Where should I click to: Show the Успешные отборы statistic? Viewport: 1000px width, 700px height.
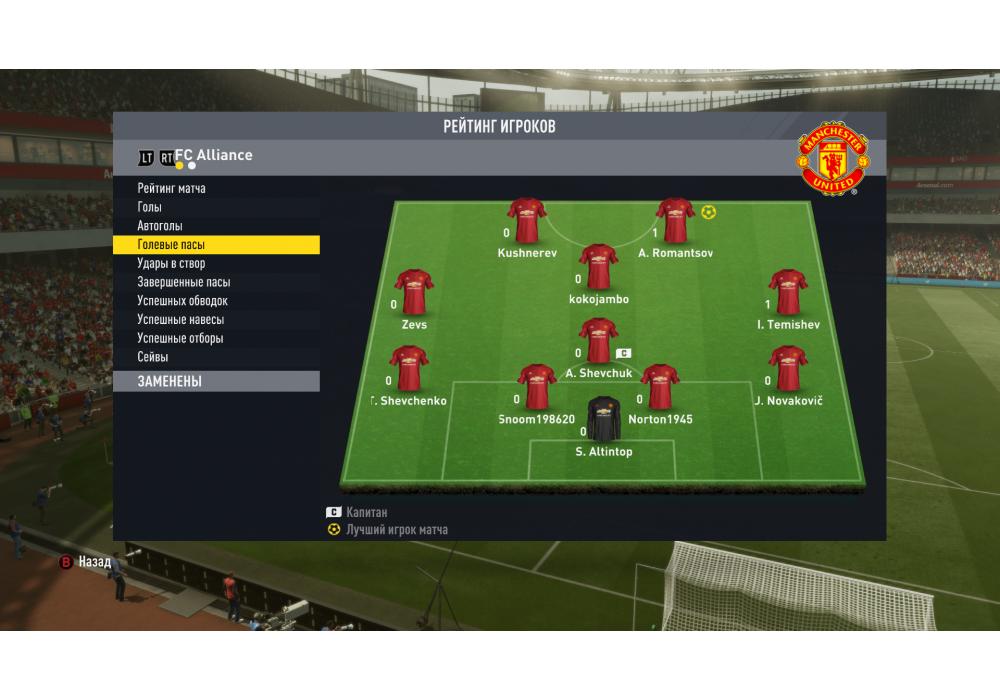(x=181, y=339)
